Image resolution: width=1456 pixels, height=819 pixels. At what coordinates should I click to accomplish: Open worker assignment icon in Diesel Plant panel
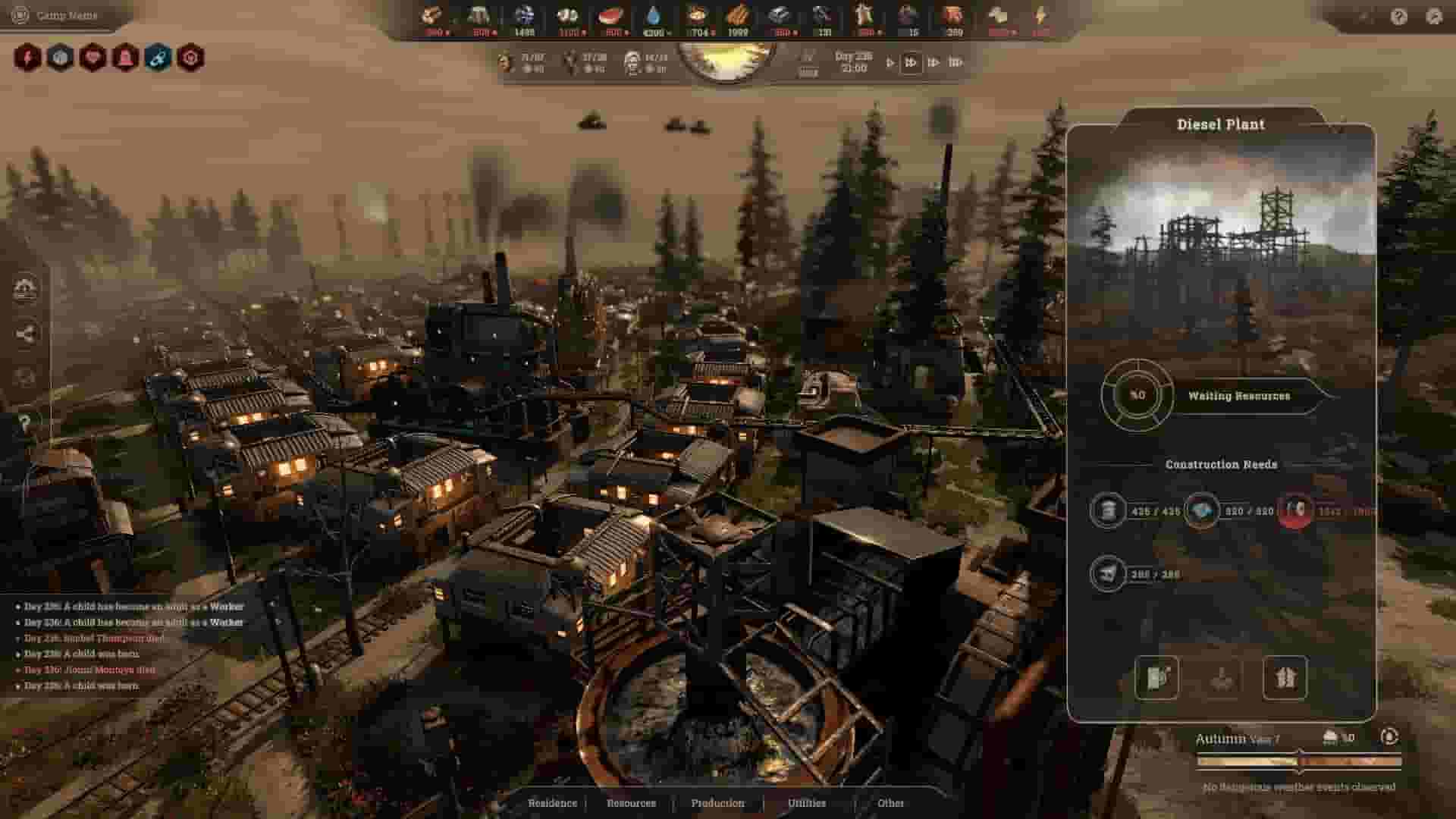1287,679
